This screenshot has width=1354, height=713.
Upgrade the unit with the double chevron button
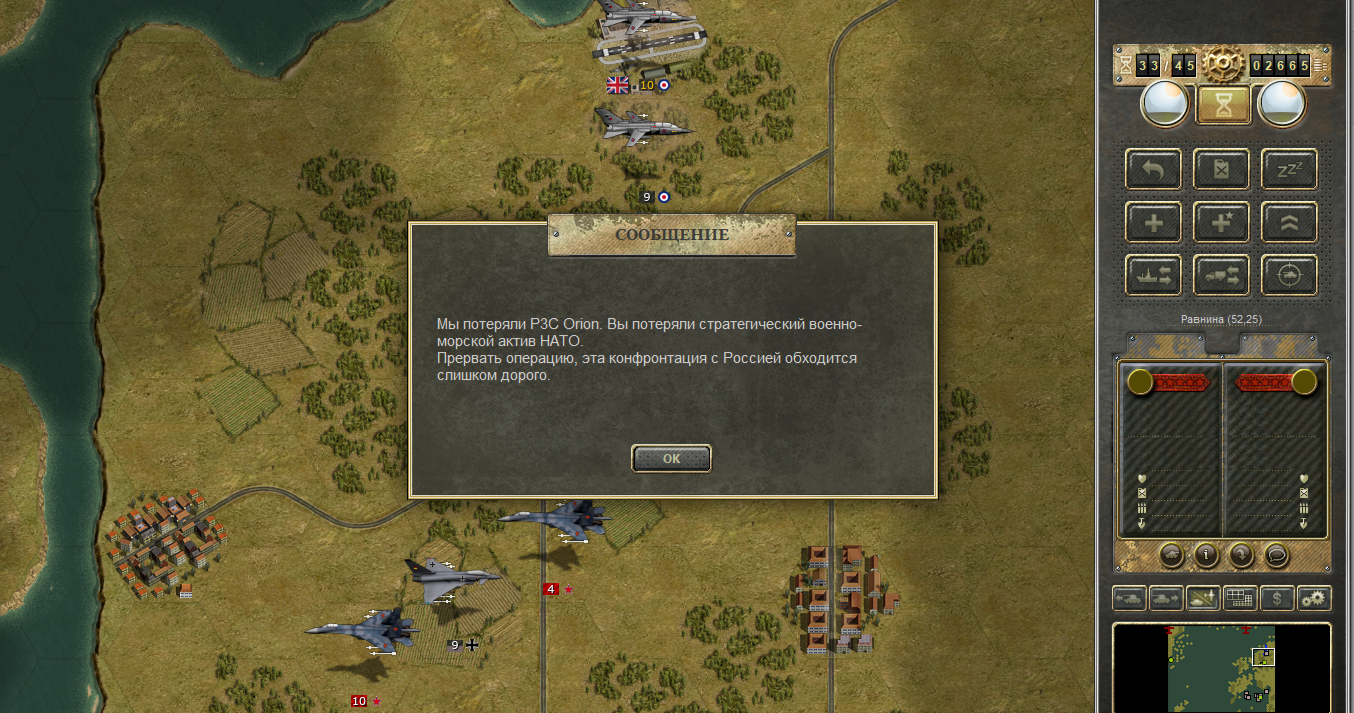(x=1288, y=222)
